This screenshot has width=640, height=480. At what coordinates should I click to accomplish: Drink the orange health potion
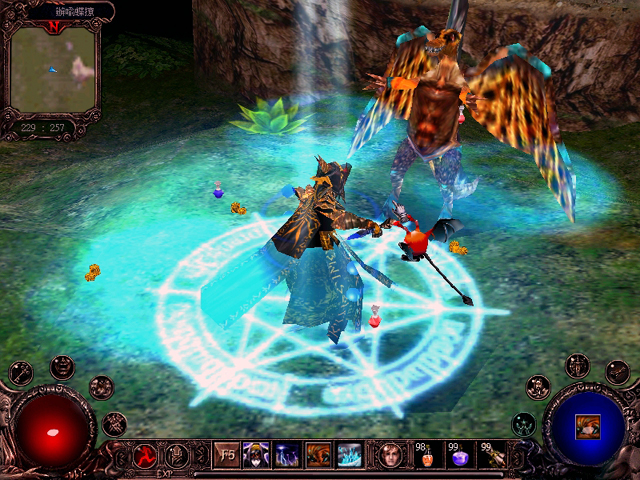point(426,456)
